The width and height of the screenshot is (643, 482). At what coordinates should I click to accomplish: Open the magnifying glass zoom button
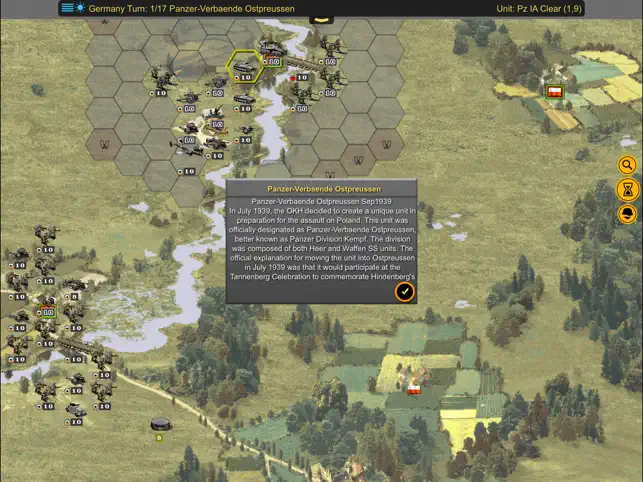[x=628, y=165]
